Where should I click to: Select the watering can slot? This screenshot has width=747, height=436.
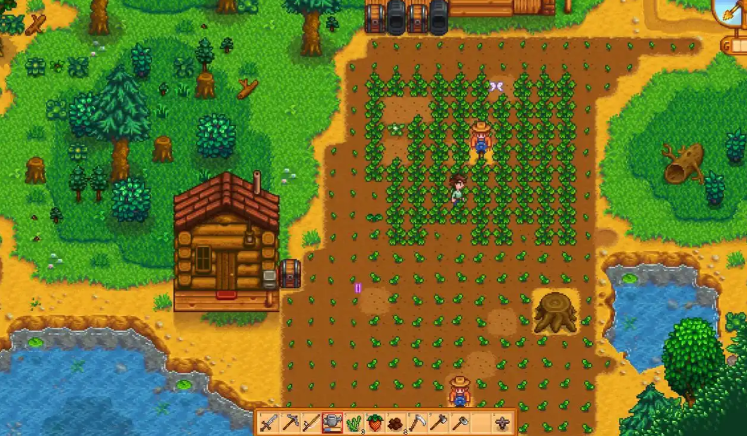click(332, 423)
